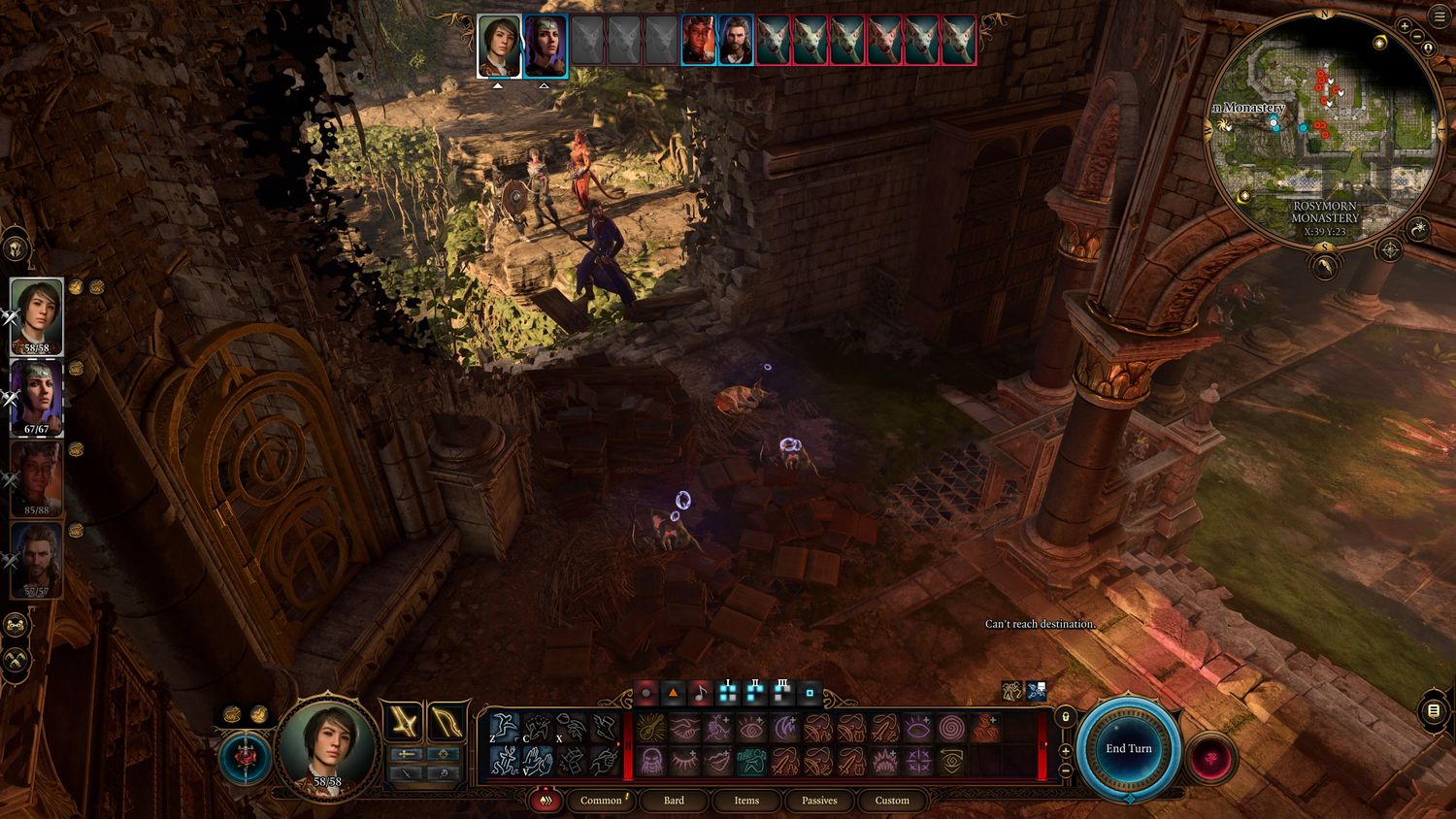The image size is (1456, 819).
Task: Select the ranged bow weapon slot
Action: 445,722
